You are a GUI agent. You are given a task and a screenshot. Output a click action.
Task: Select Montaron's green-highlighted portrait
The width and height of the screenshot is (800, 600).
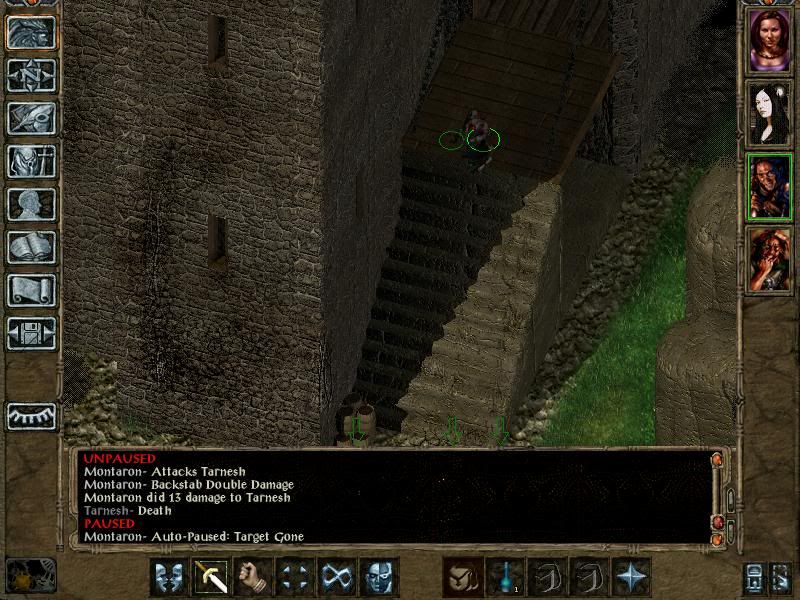coord(769,187)
